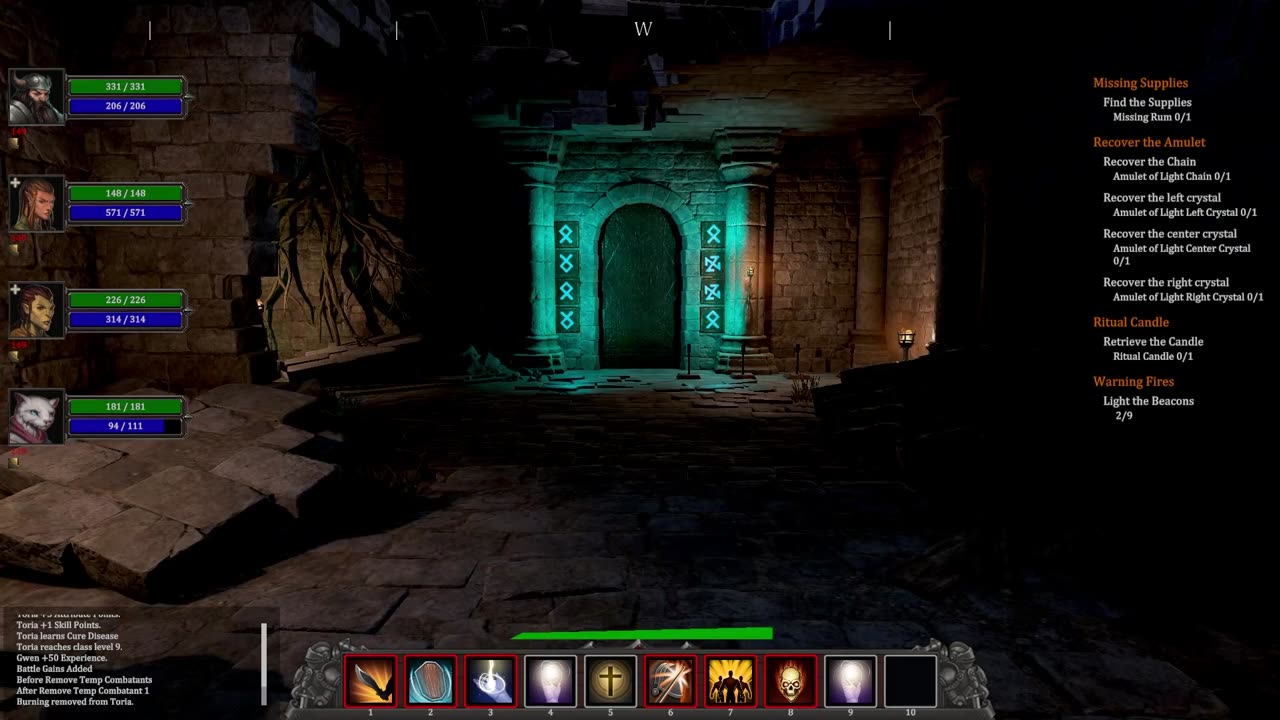Cast the glowing orb spell in slot 4
Image resolution: width=1280 pixels, height=720 pixels.
point(551,681)
